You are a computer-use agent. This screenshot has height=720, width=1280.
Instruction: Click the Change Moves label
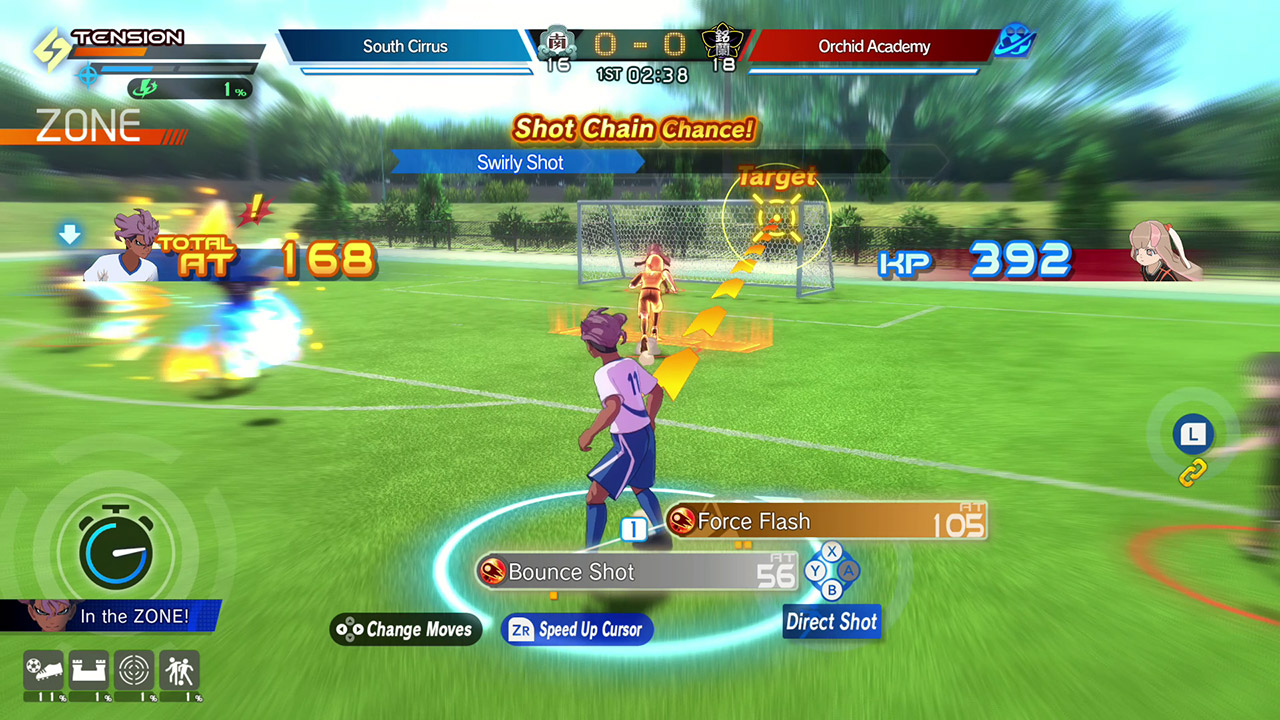click(407, 629)
